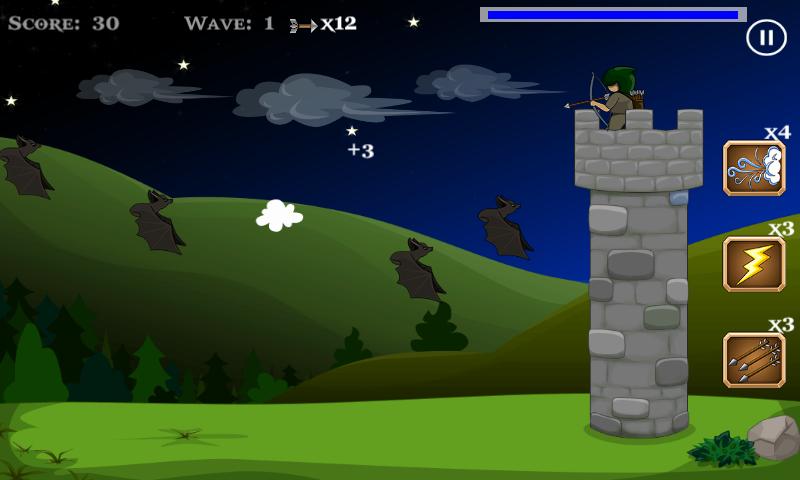
Task: Pause the game with the pause button
Action: [765, 38]
